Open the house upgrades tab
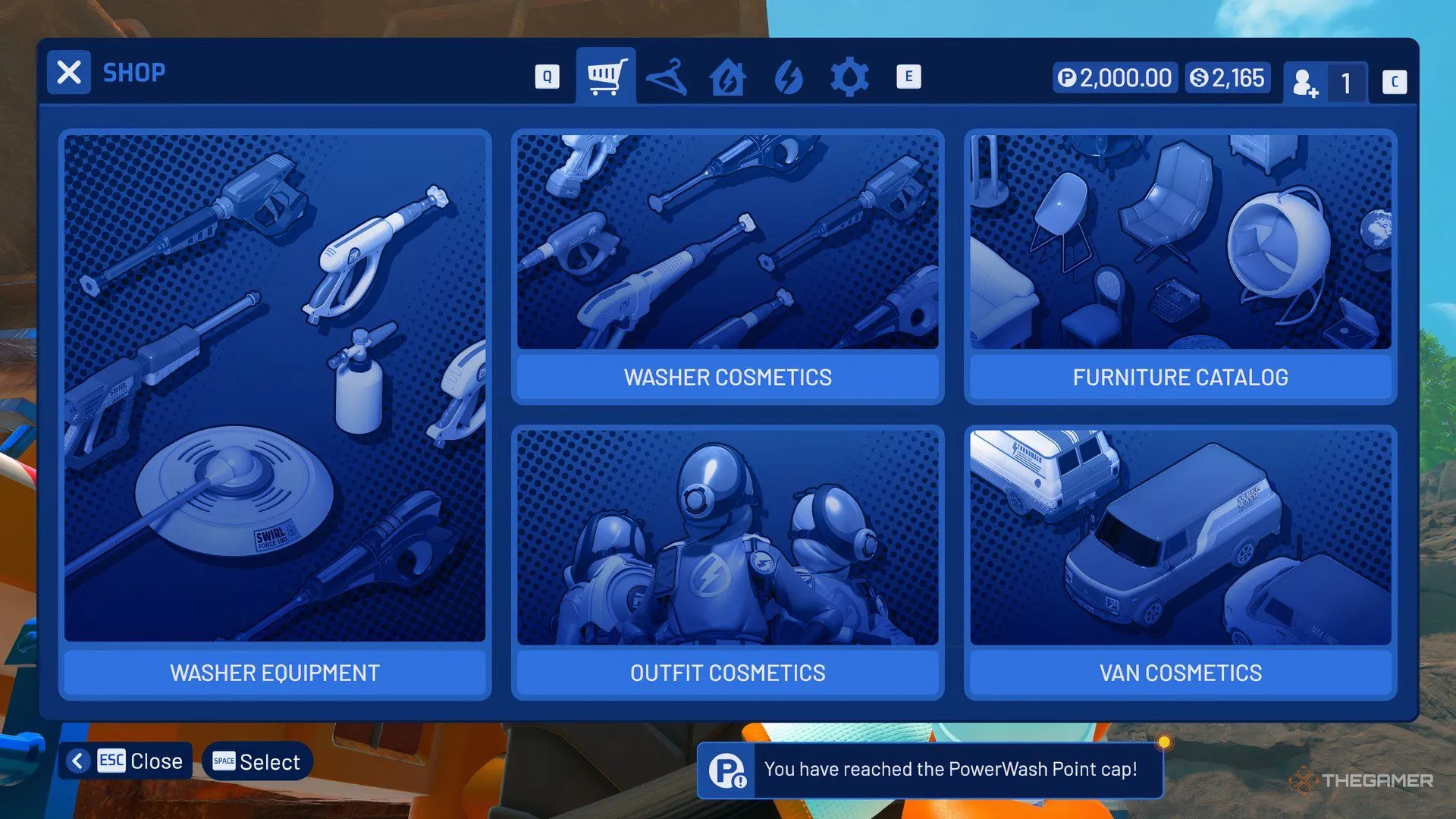 point(728,76)
